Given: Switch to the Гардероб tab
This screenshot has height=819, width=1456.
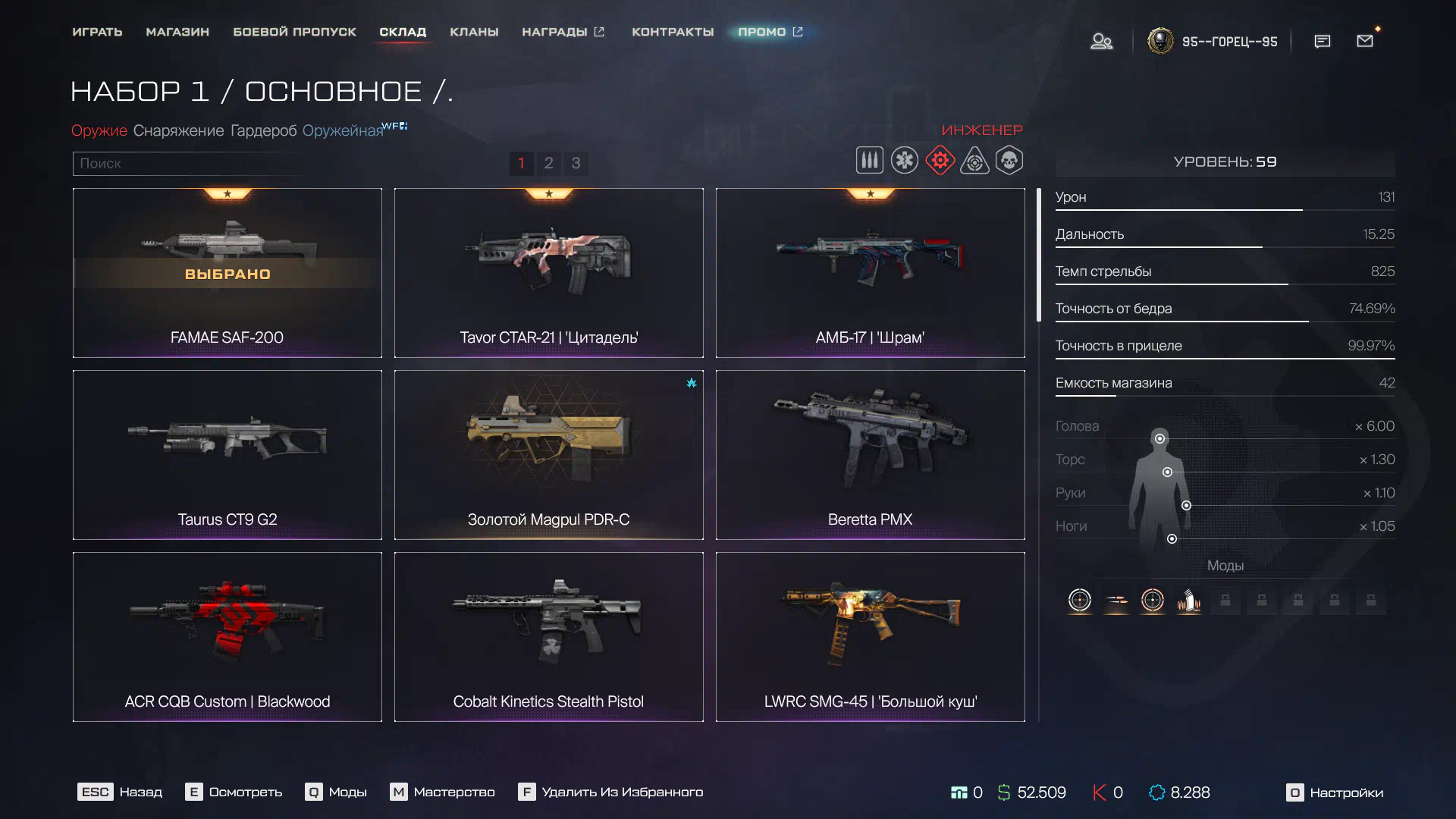Looking at the screenshot, I should tap(263, 130).
